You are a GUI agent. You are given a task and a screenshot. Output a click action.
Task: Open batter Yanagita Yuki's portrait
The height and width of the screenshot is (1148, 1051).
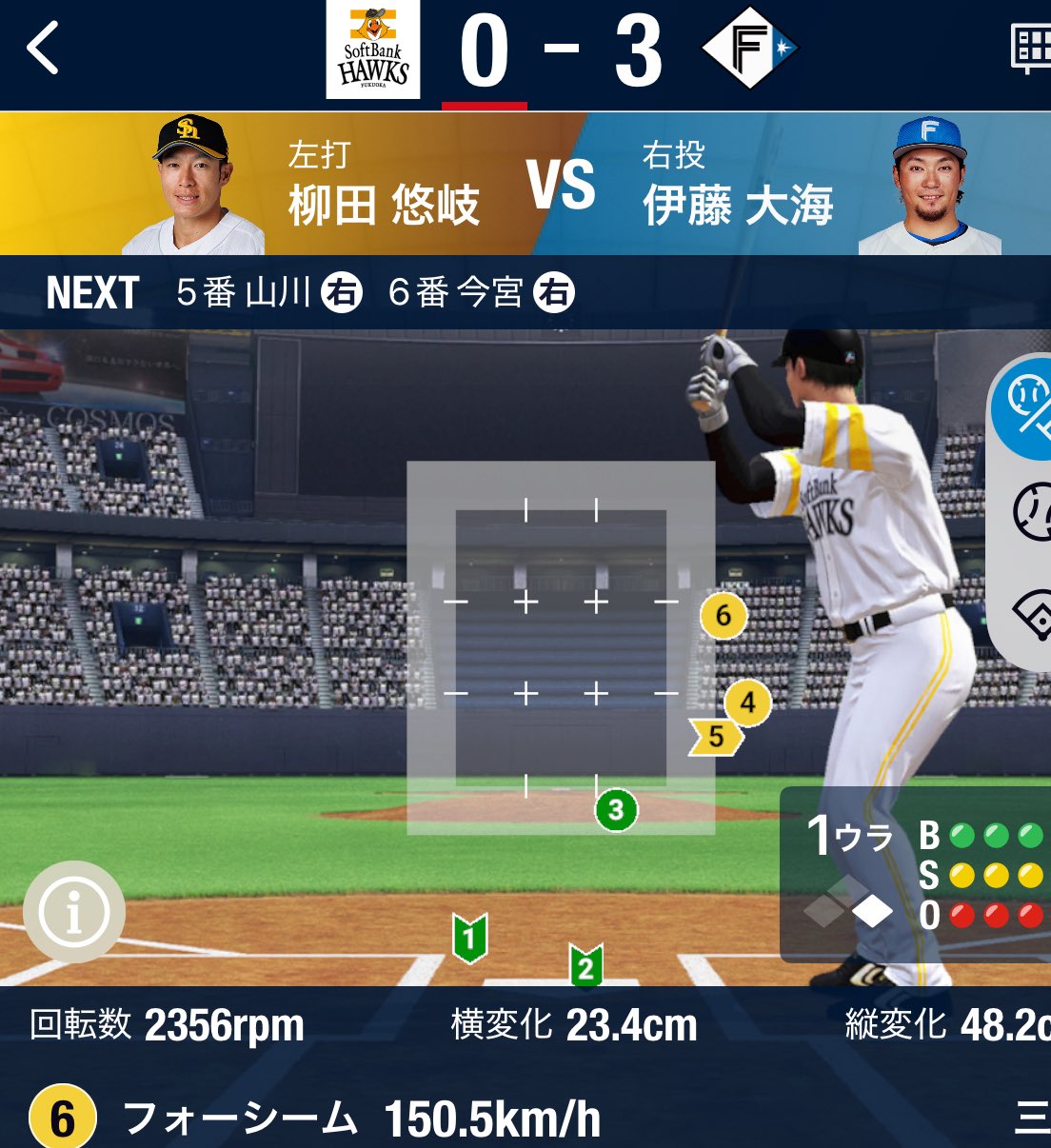click(193, 186)
